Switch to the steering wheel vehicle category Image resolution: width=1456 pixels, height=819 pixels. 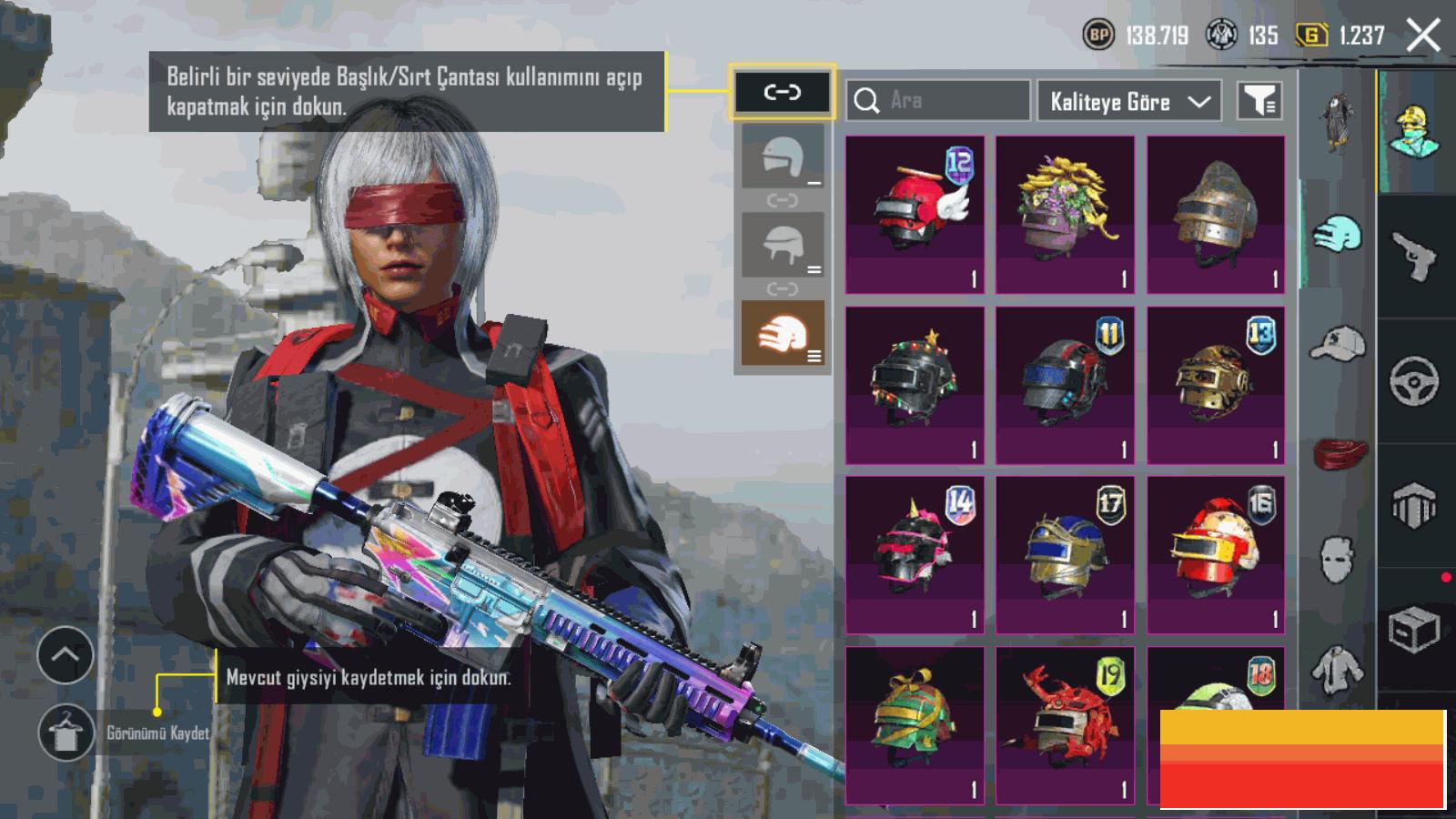pos(1415,380)
